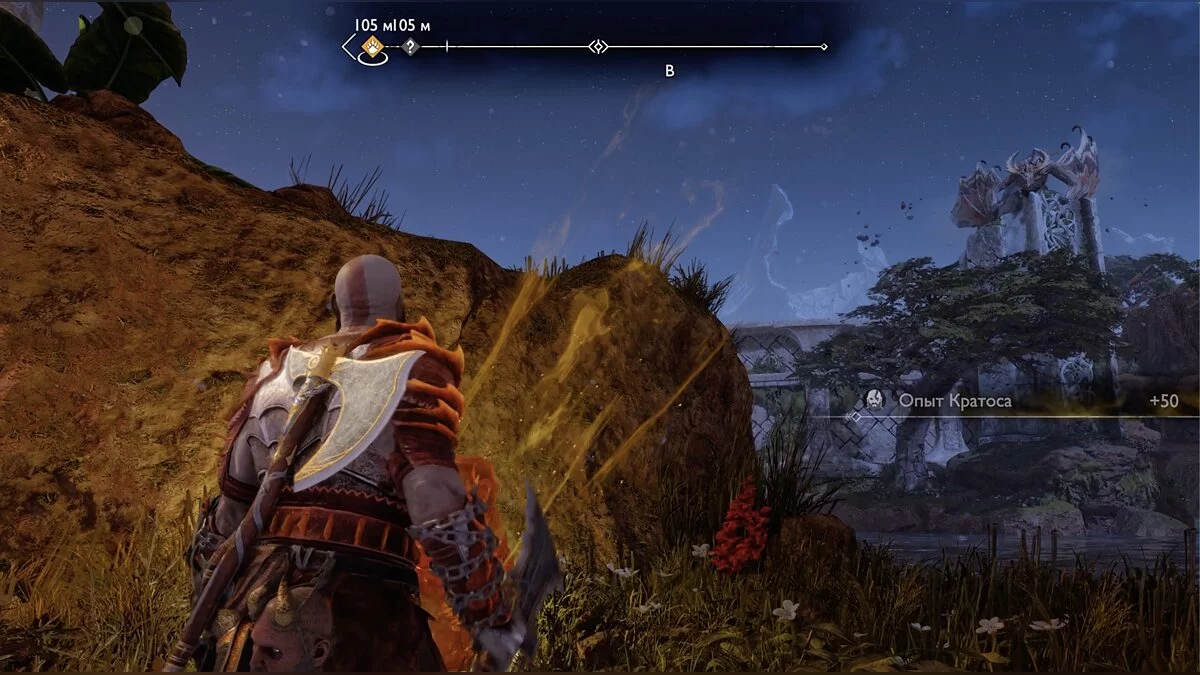Click the gray question mark compass marker
Screen dimensions: 1200x675
click(410, 46)
